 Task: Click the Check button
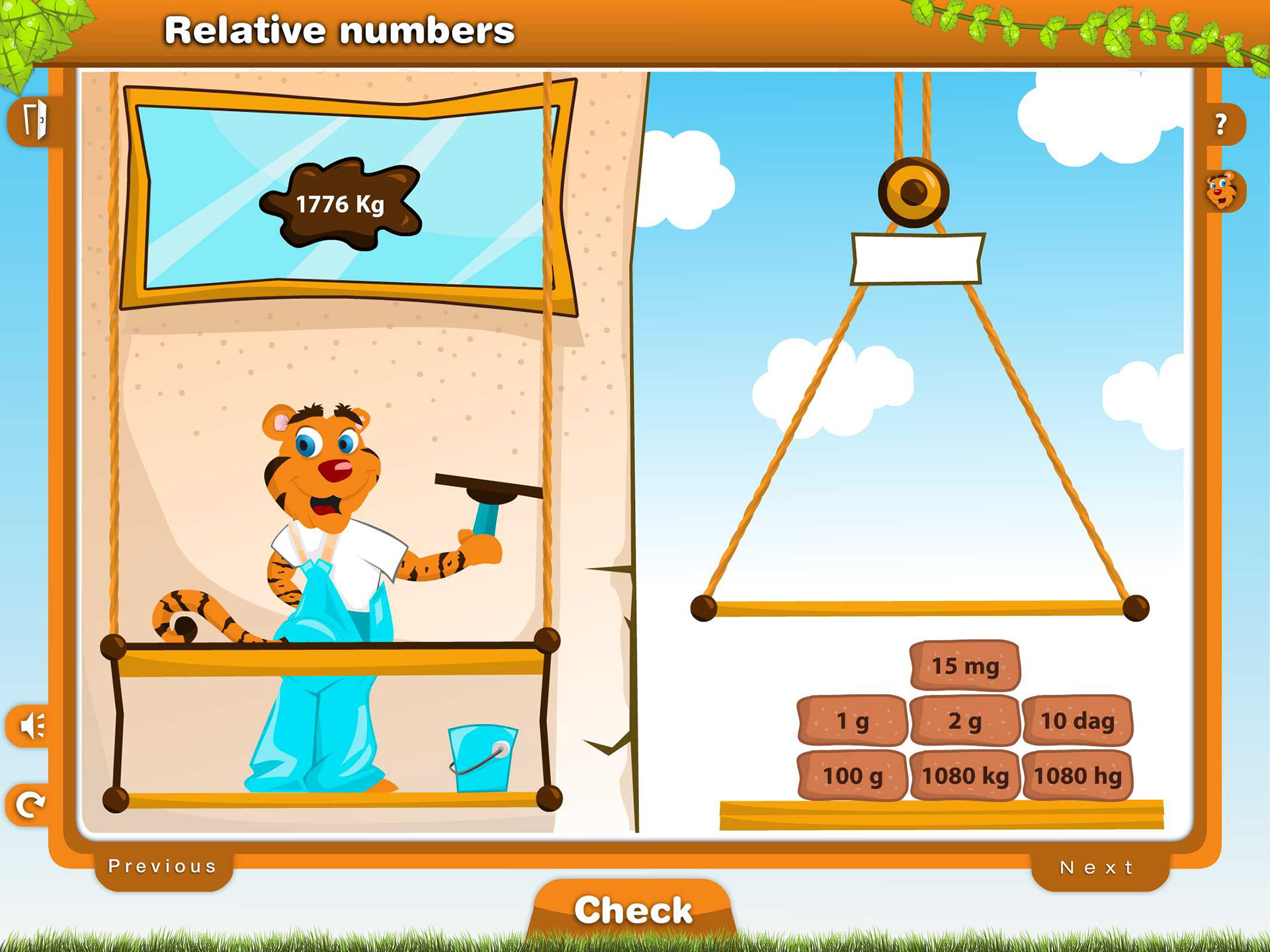pos(633,910)
